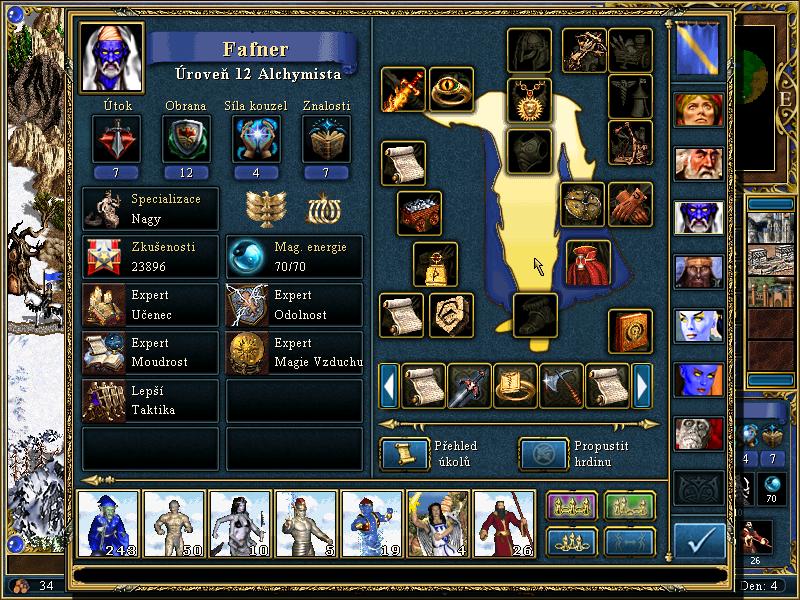Show the next backpack artifacts with right arrow
The image size is (800, 600).
(643, 385)
